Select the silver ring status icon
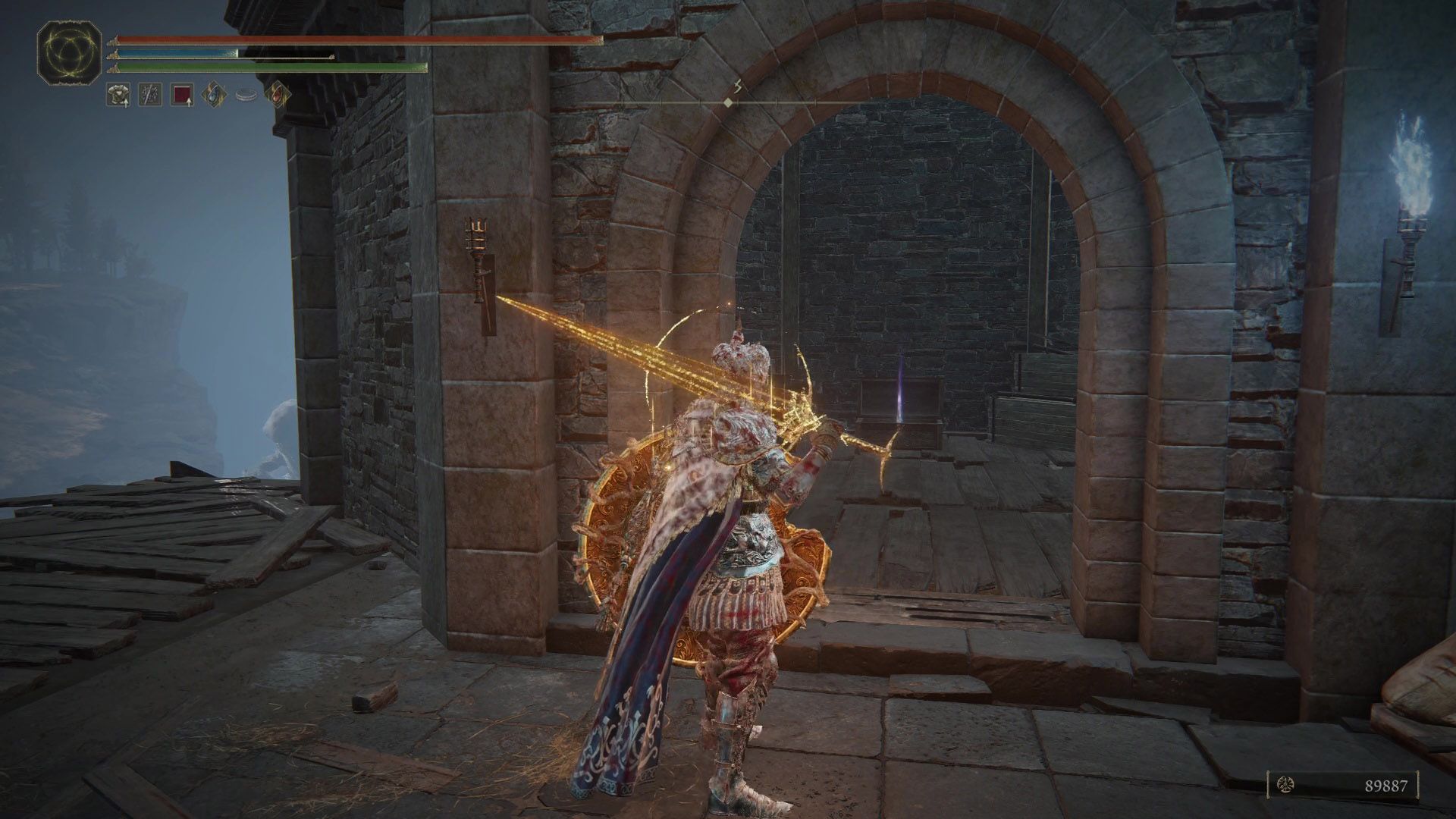Viewport: 1456px width, 819px height. point(246,95)
